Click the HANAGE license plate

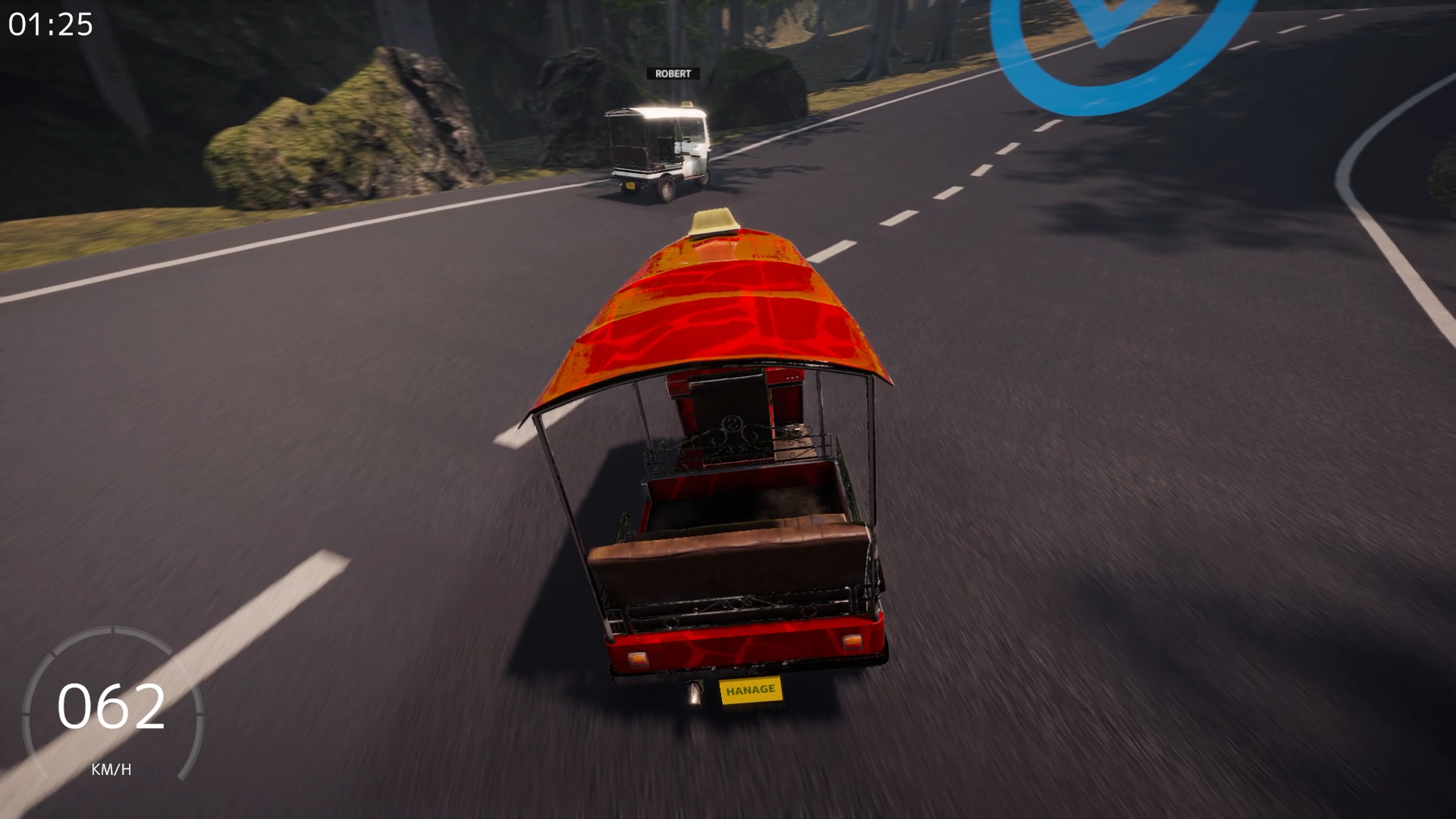coord(751,690)
